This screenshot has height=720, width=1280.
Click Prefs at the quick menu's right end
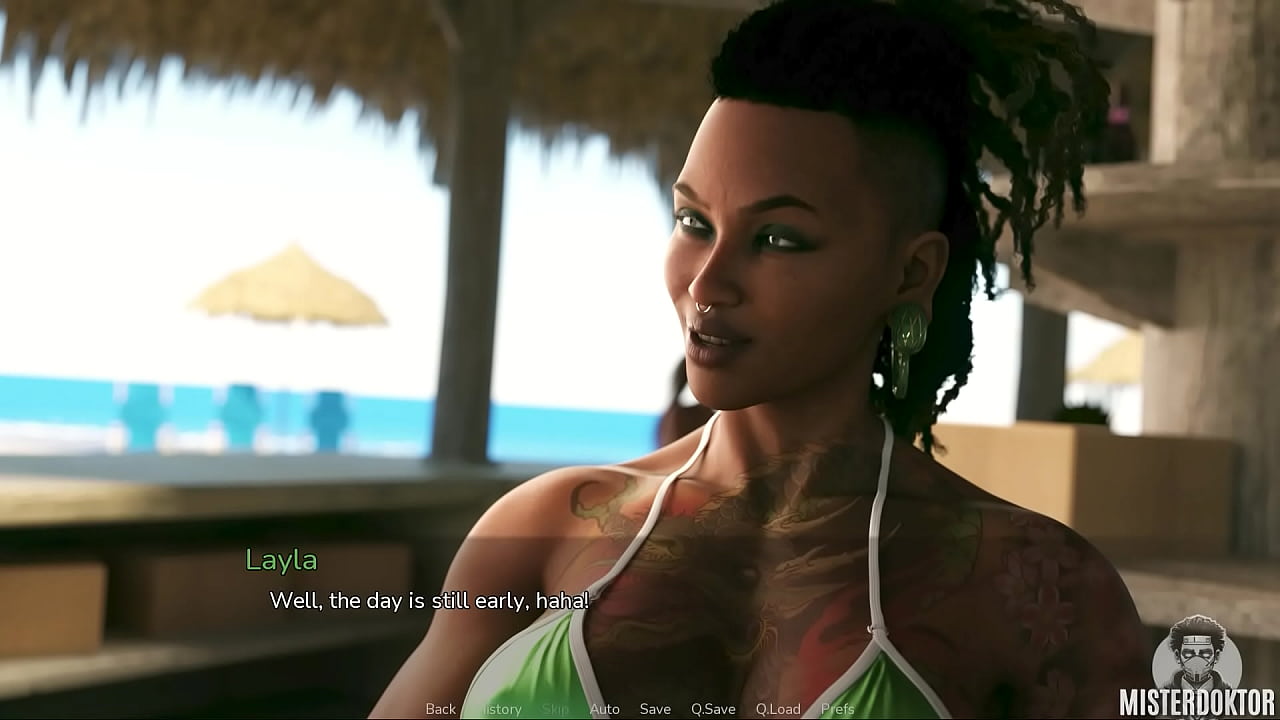pyautogui.click(x=837, y=708)
